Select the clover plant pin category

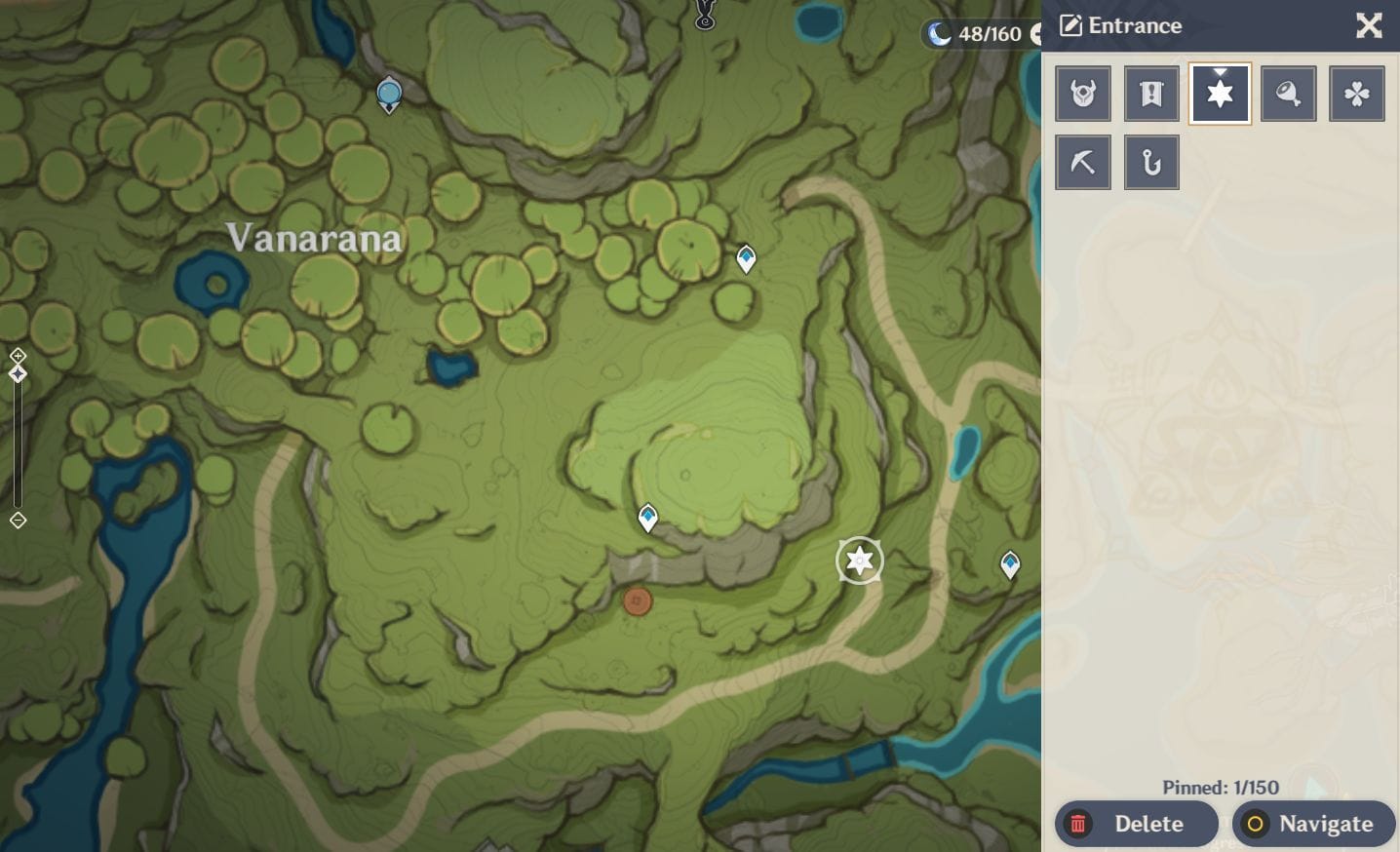(1356, 94)
